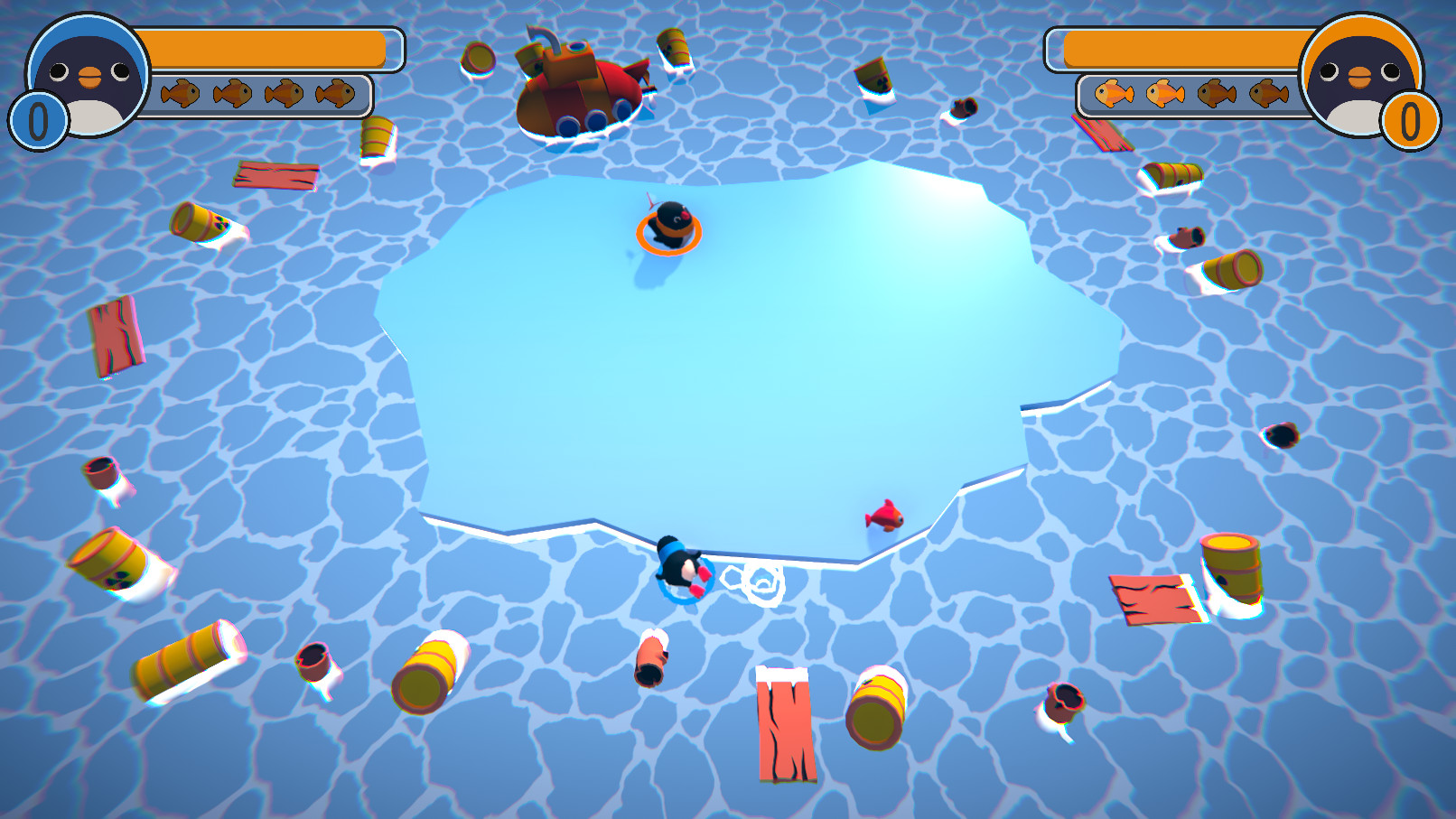Click the penguin inside the orange ring
The height and width of the screenshot is (819, 1456).
pyautogui.click(x=669, y=226)
